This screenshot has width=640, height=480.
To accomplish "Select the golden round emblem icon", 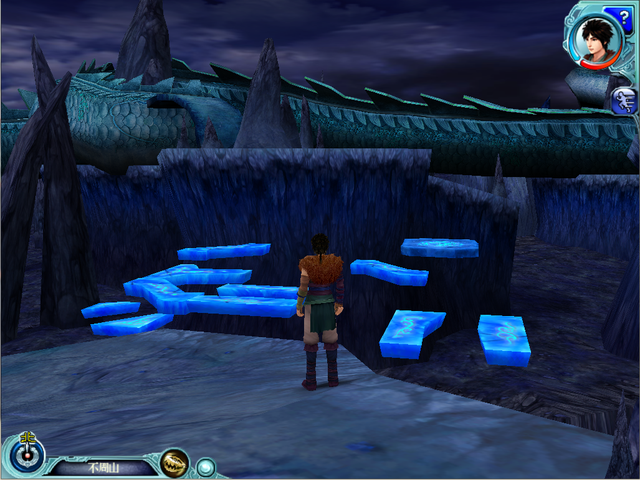I will click(x=174, y=463).
